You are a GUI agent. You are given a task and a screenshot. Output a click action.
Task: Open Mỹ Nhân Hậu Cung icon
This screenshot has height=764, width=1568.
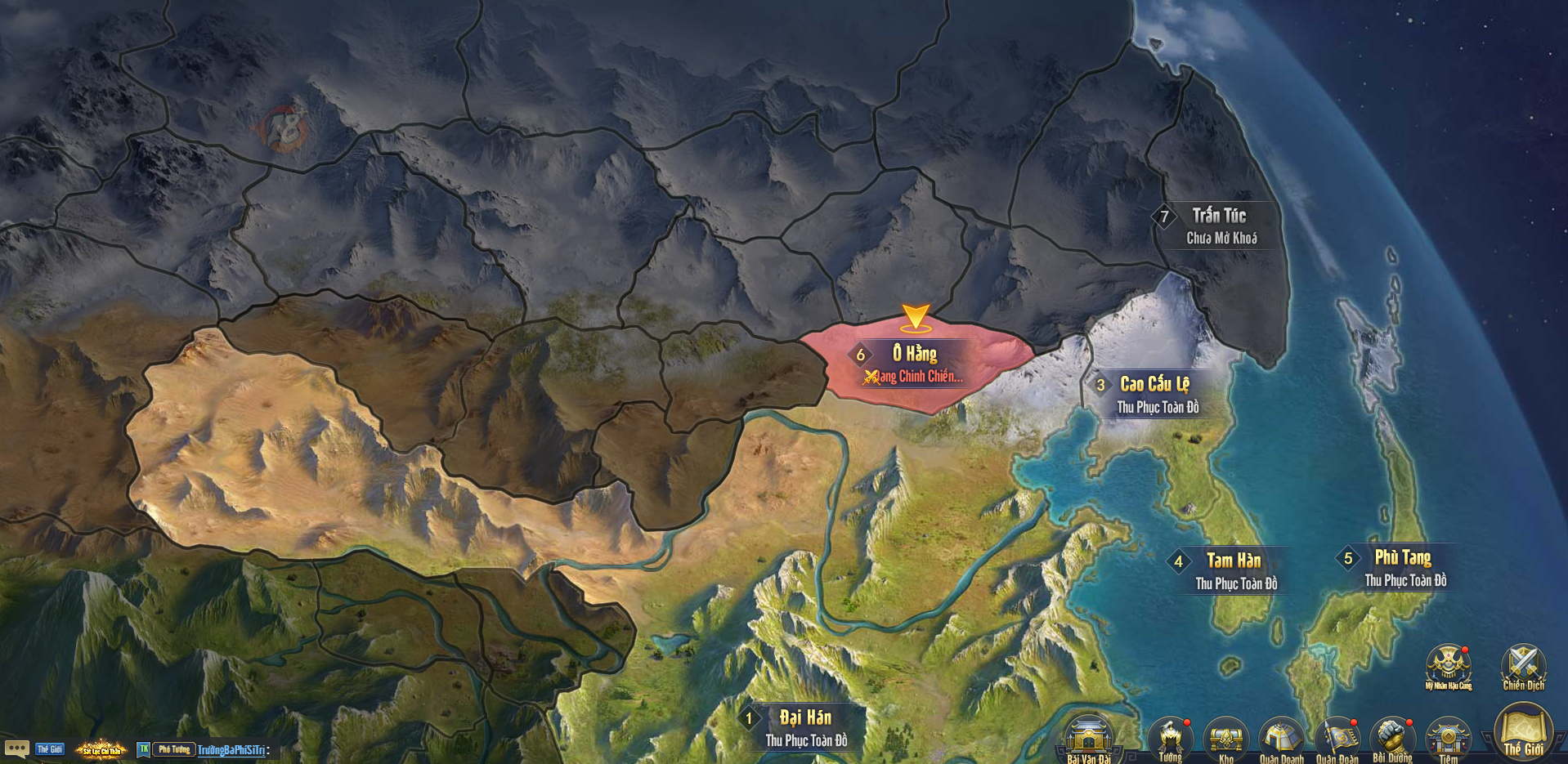coord(1448,666)
